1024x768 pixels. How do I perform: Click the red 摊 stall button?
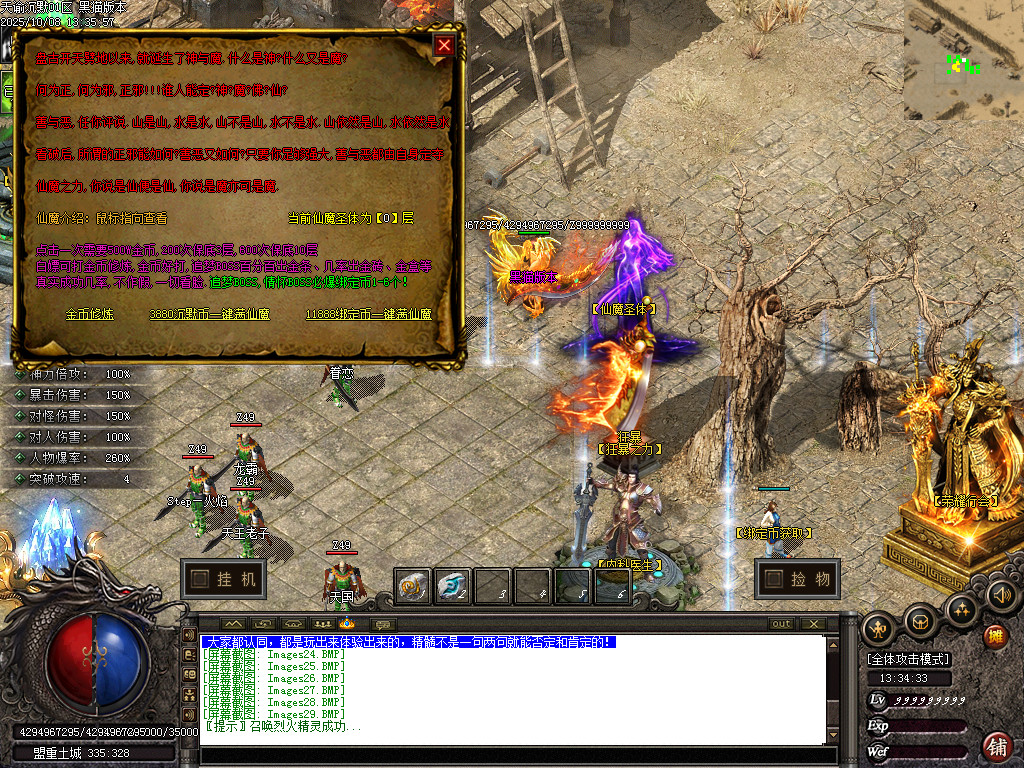pyautogui.click(x=995, y=637)
